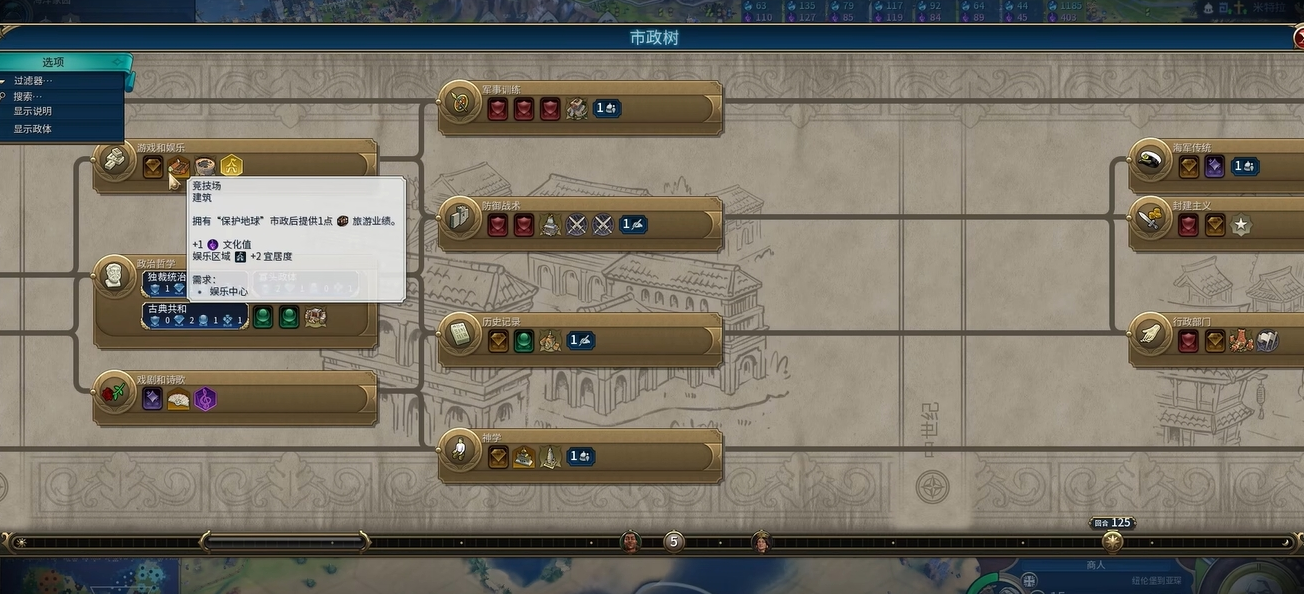
Task: Open the 过滤器 filter dropdown
Action: click(x=33, y=81)
